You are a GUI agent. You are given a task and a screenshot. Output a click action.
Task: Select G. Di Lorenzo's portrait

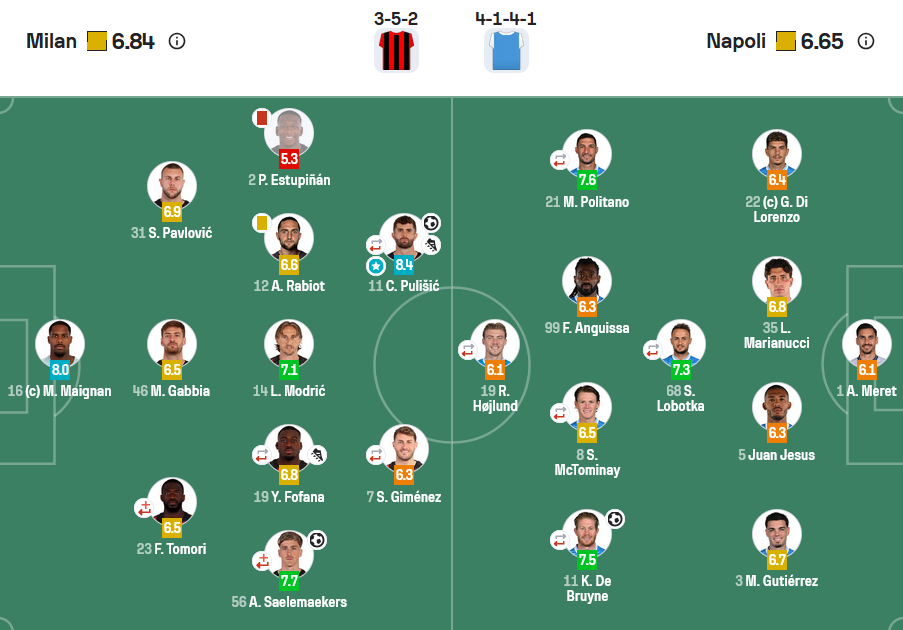777,155
